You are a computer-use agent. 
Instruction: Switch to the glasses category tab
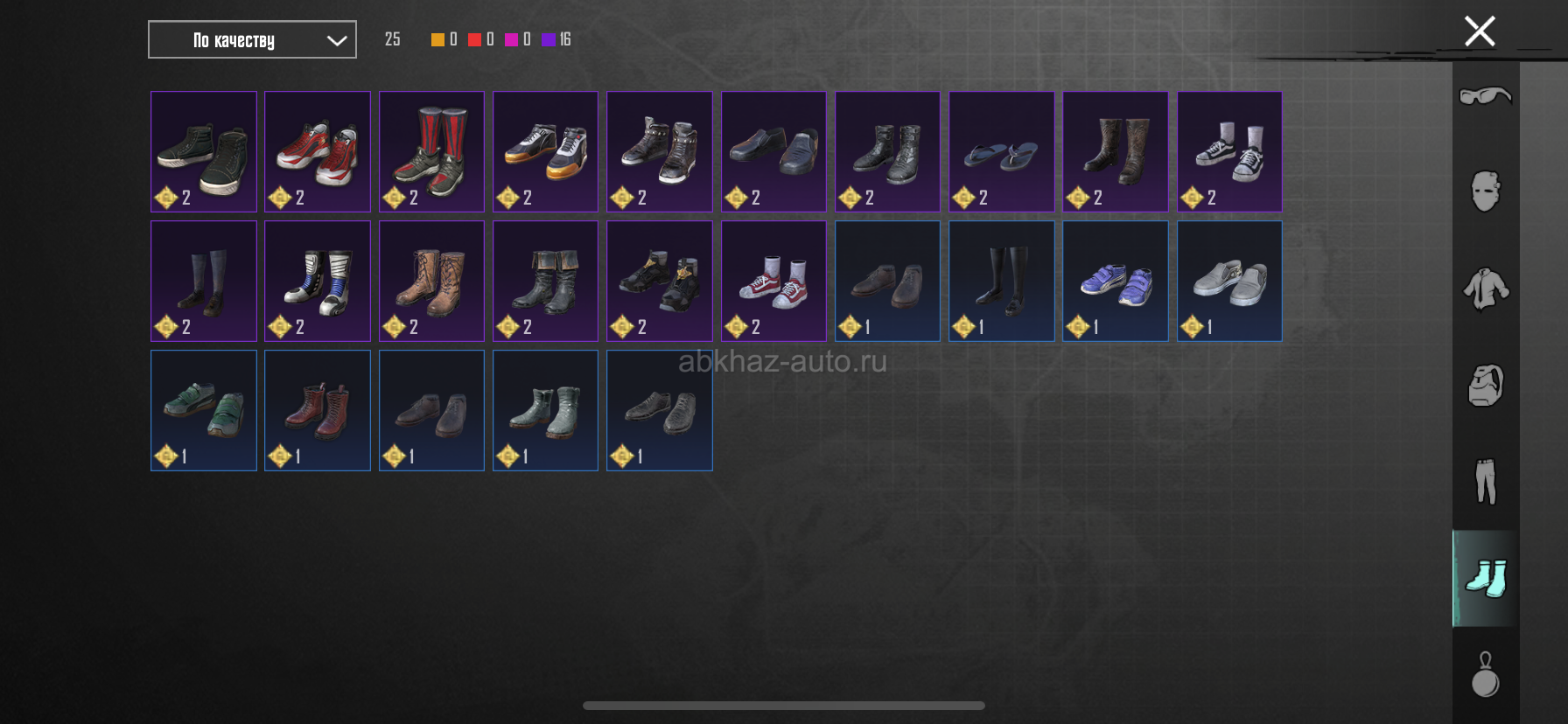1485,95
